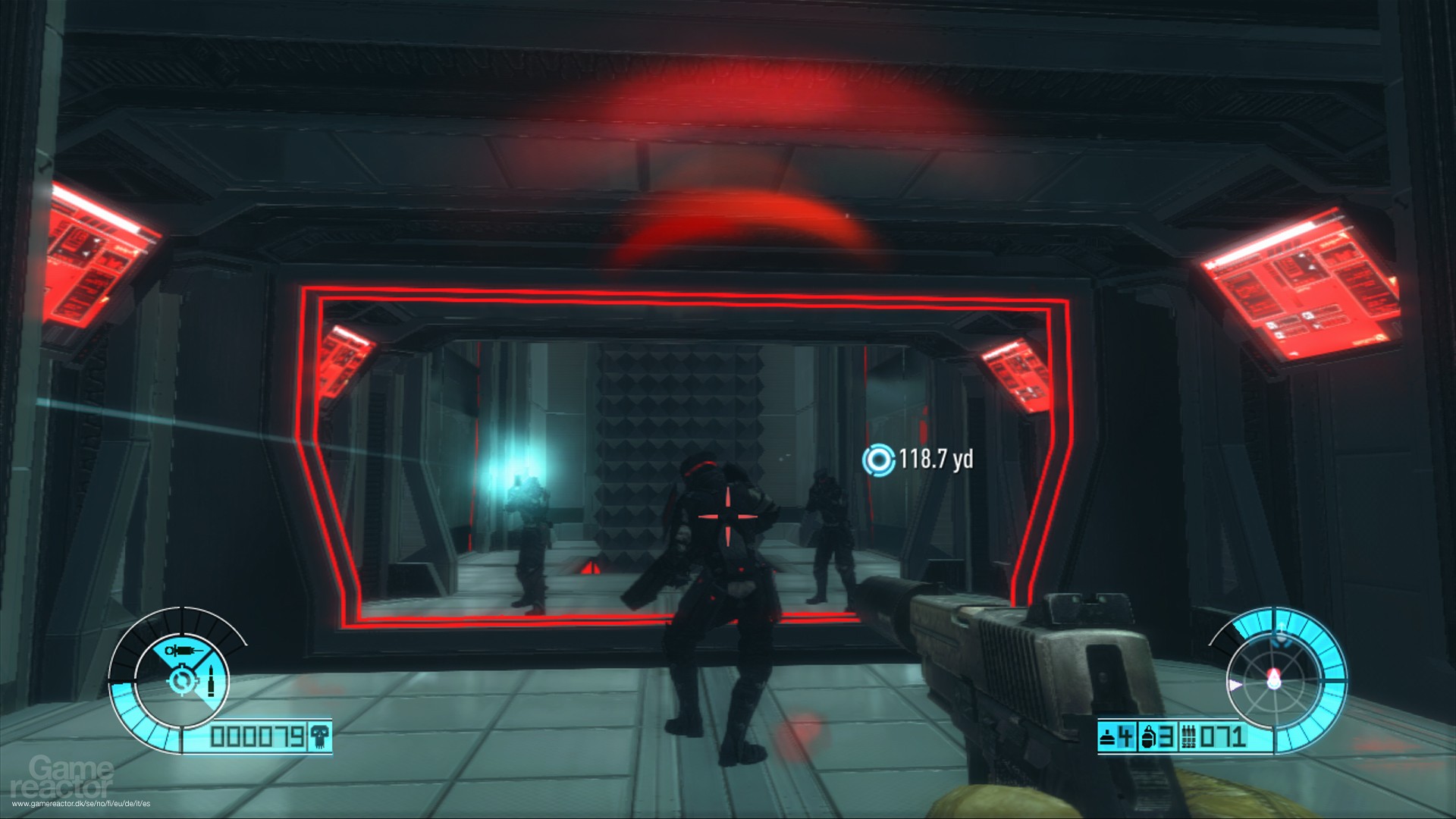Select the mine icon showing count 4

point(1106,737)
